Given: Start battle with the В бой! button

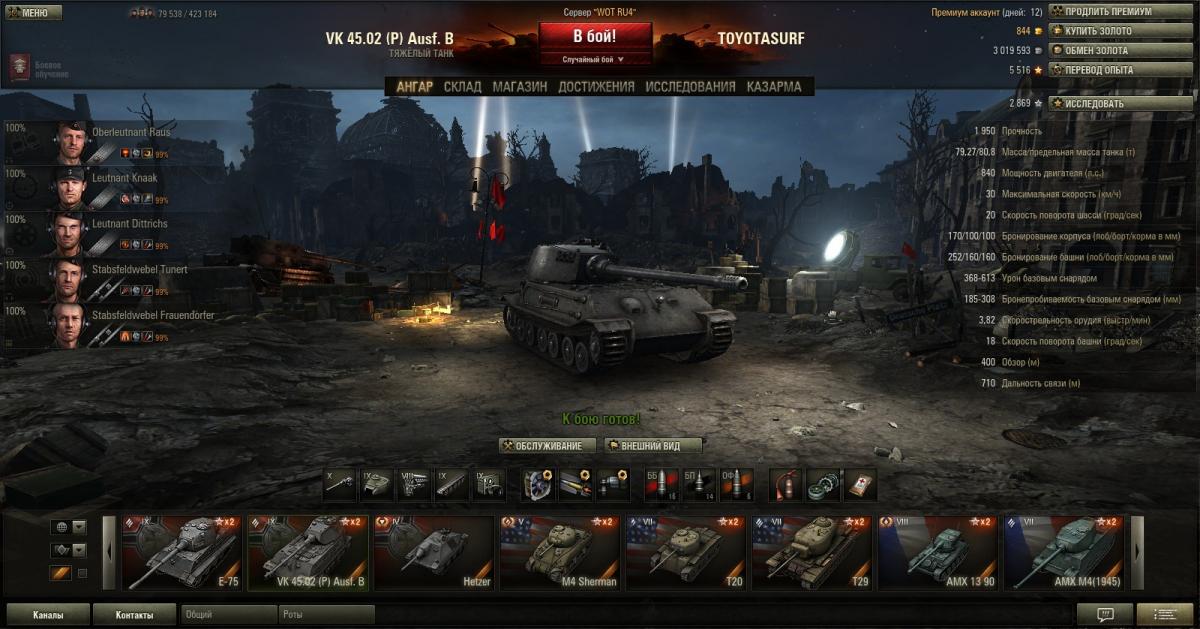Looking at the screenshot, I should click(595, 37).
